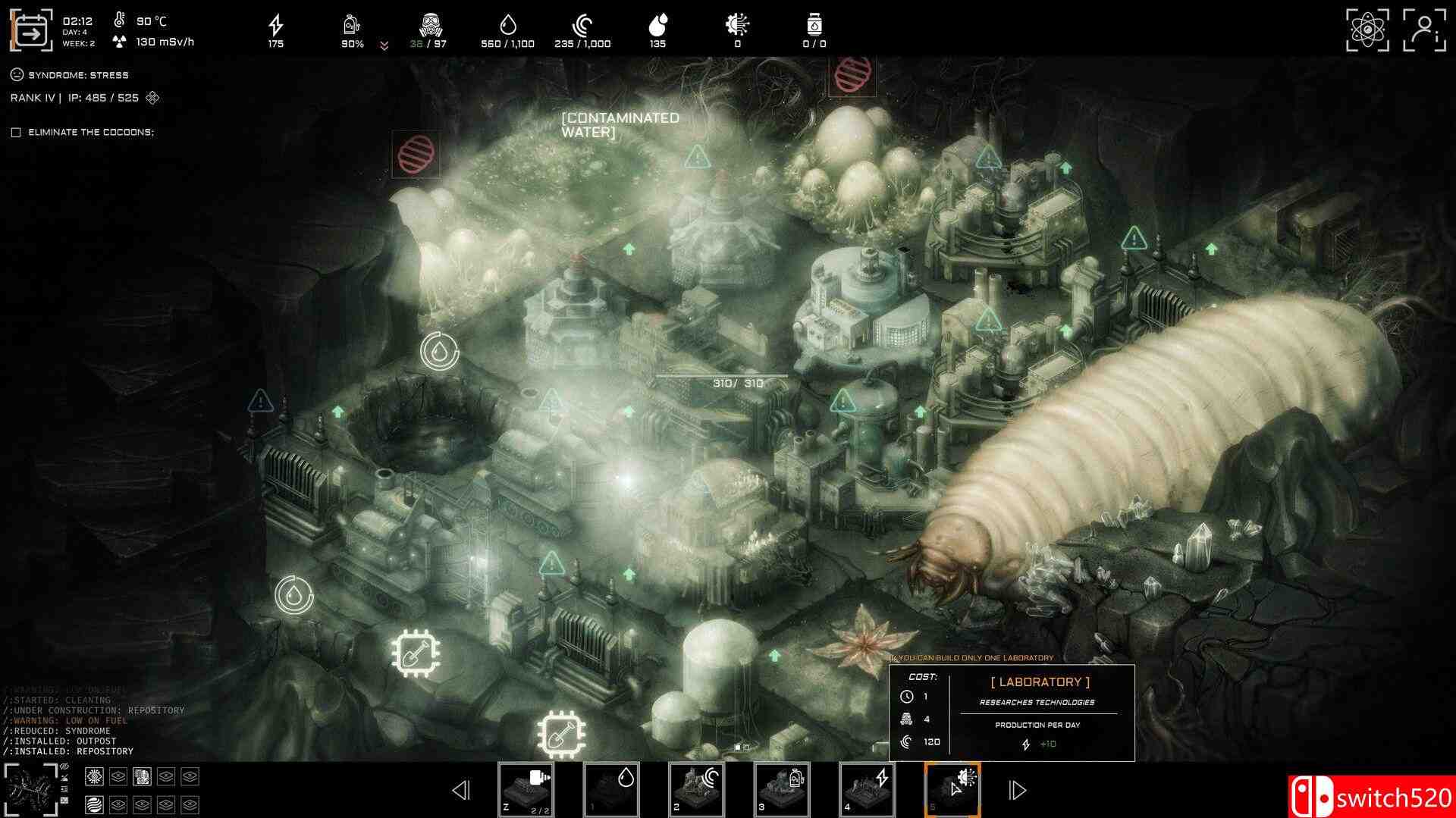Select the drill building slot Z
Viewport: 1456px width, 818px height.
pyautogui.click(x=526, y=789)
